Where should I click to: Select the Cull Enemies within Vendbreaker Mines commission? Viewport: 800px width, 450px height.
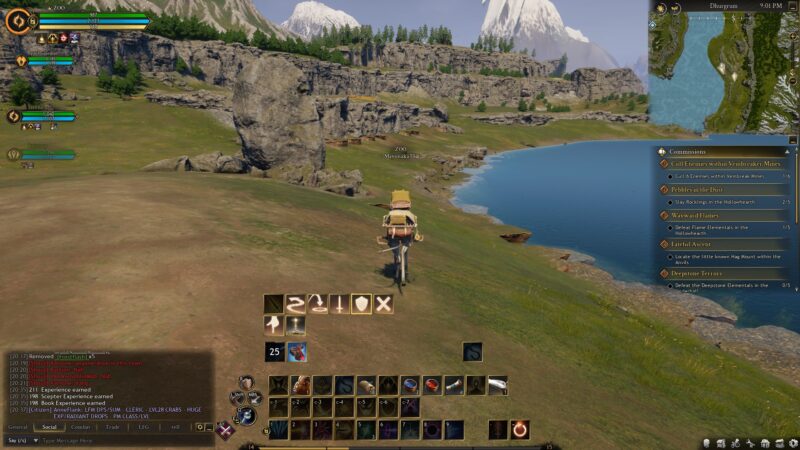(717, 164)
